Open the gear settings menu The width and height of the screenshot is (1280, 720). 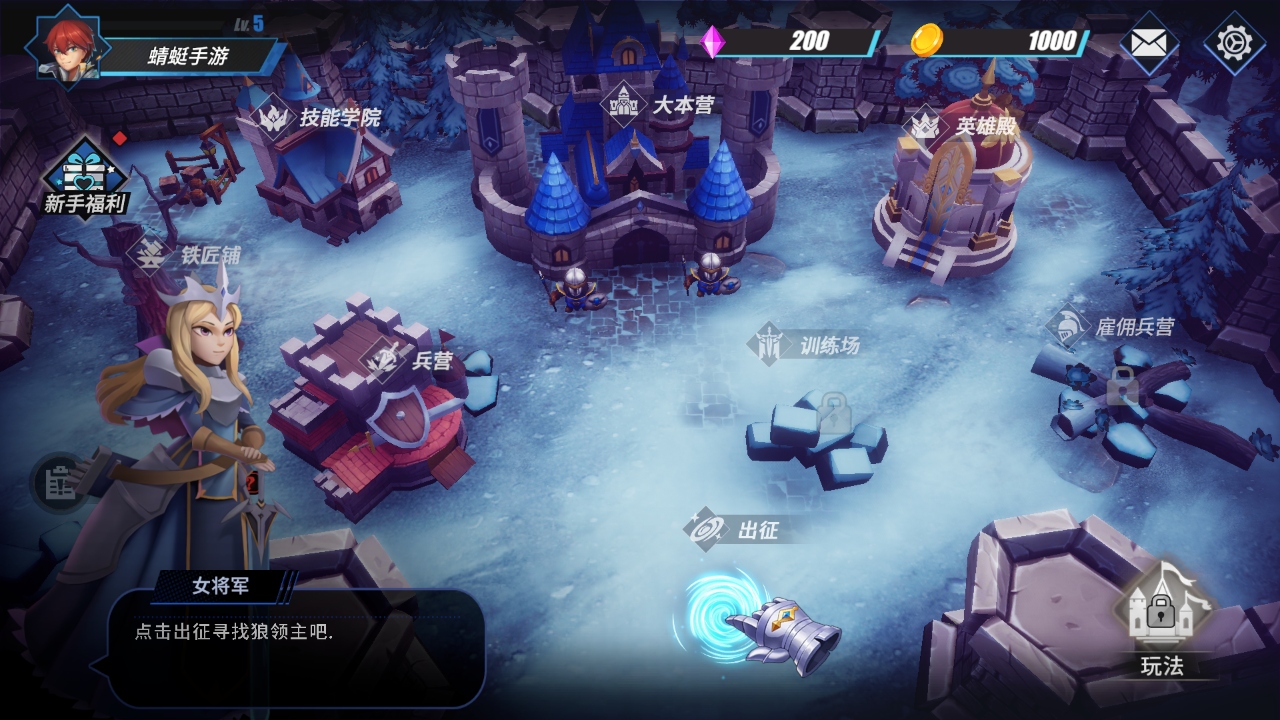click(1234, 43)
